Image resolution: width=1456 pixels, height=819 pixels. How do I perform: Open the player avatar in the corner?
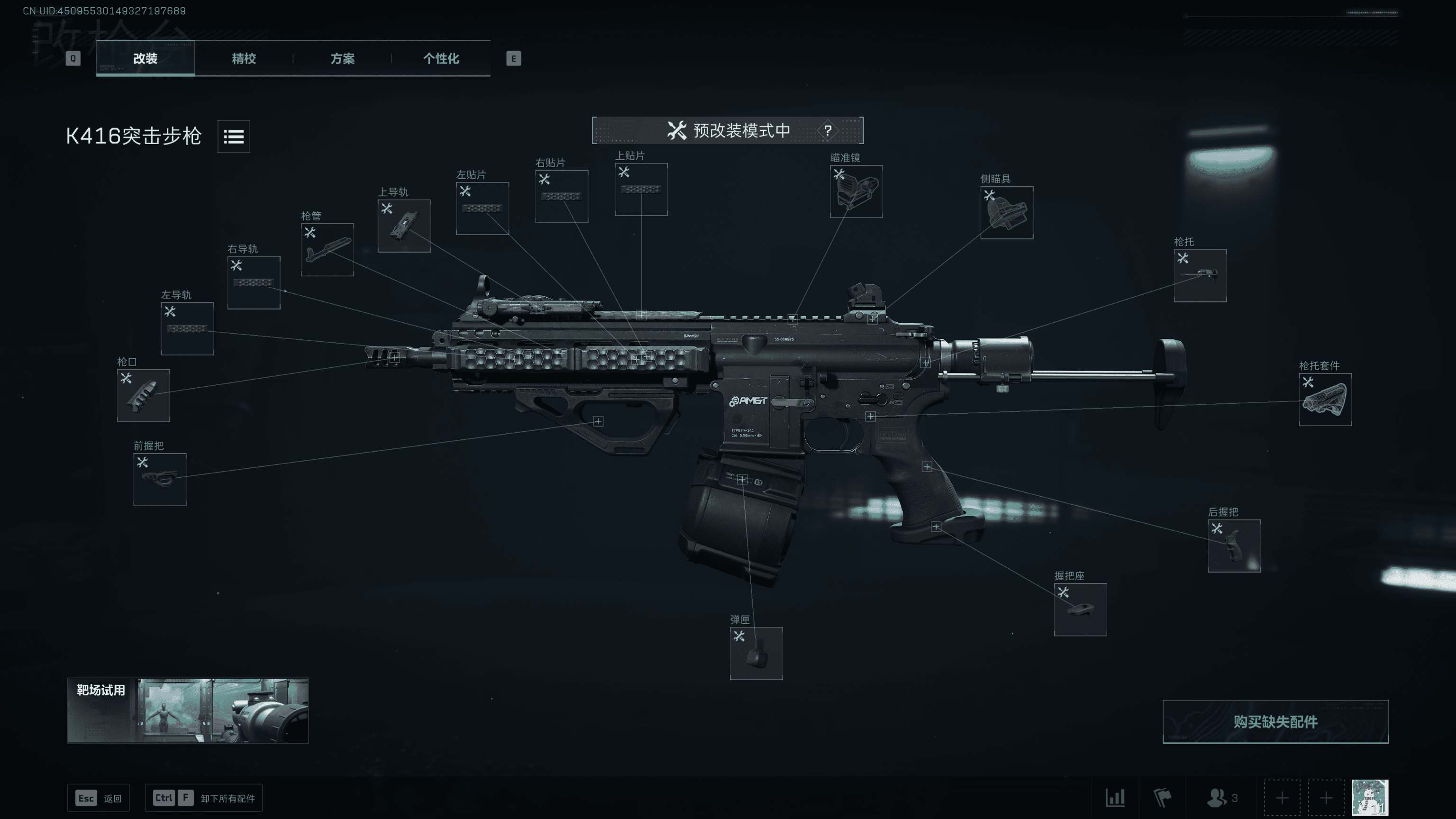(x=1370, y=798)
